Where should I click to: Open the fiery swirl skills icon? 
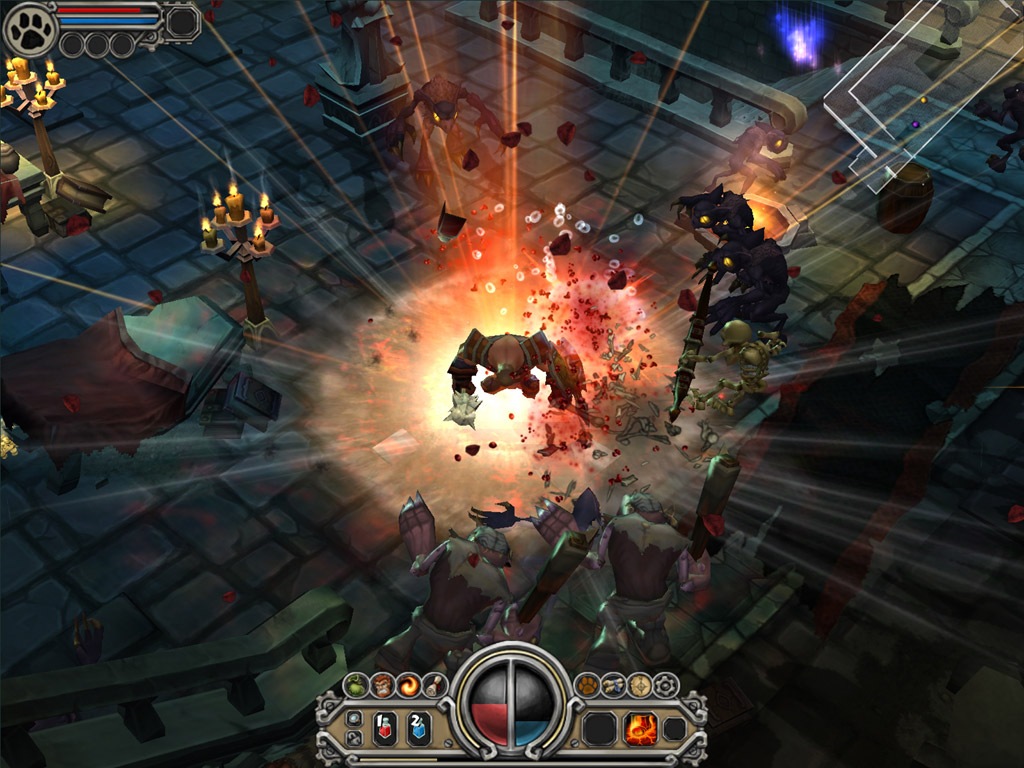pos(408,686)
